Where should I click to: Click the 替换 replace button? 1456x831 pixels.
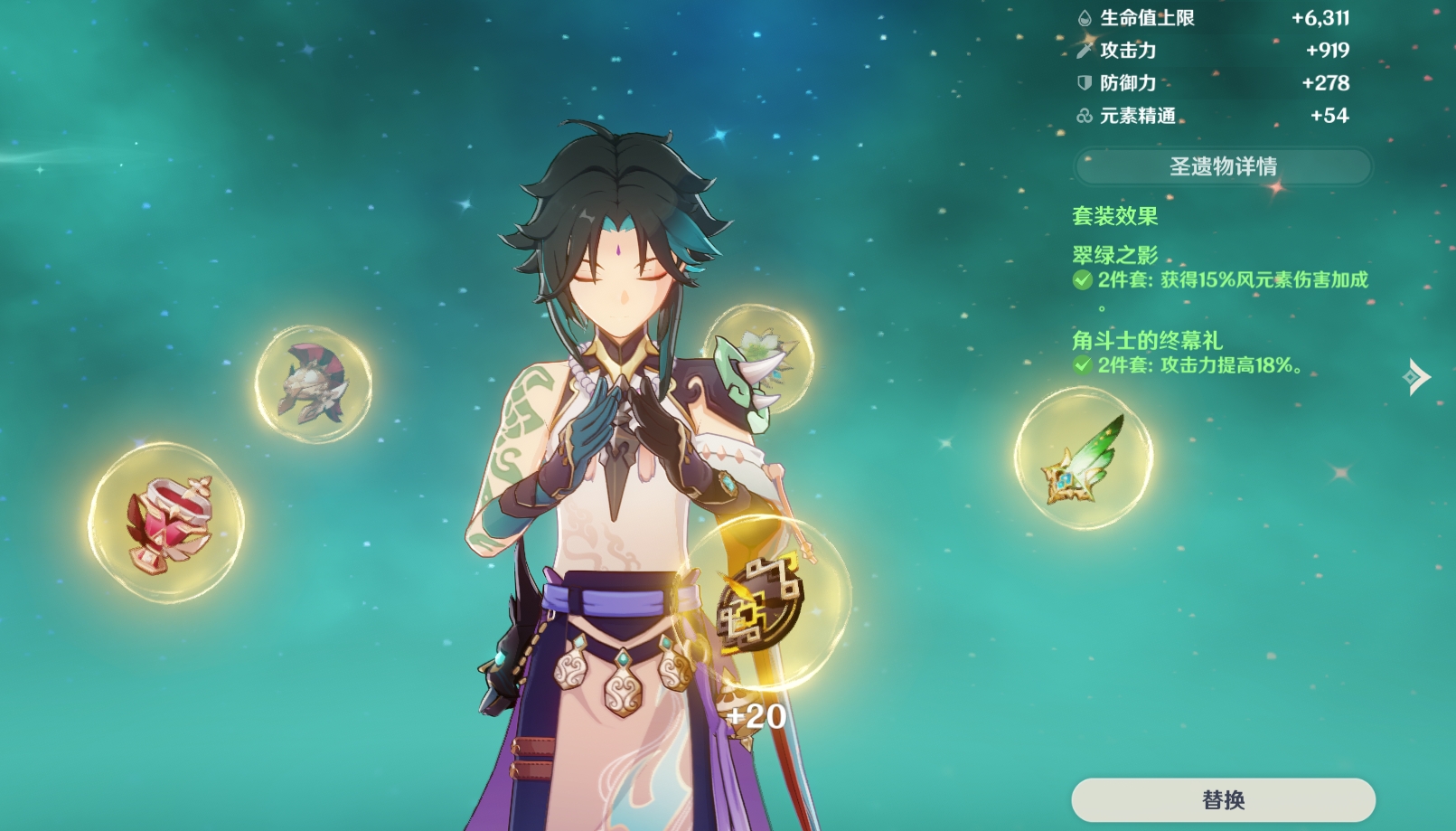coord(1223,799)
